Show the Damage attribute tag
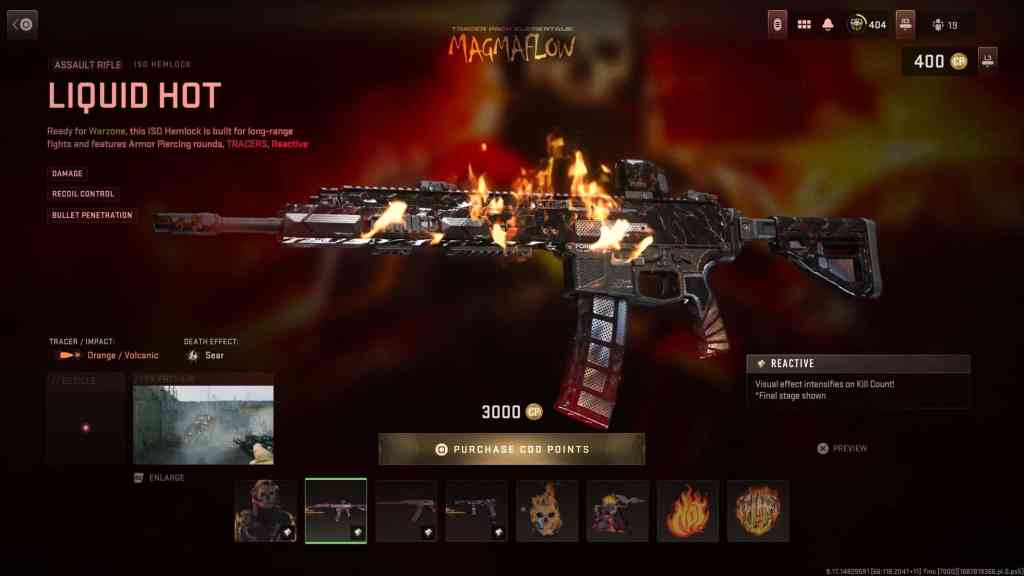Viewport: 1024px width, 576px height. coord(68,173)
